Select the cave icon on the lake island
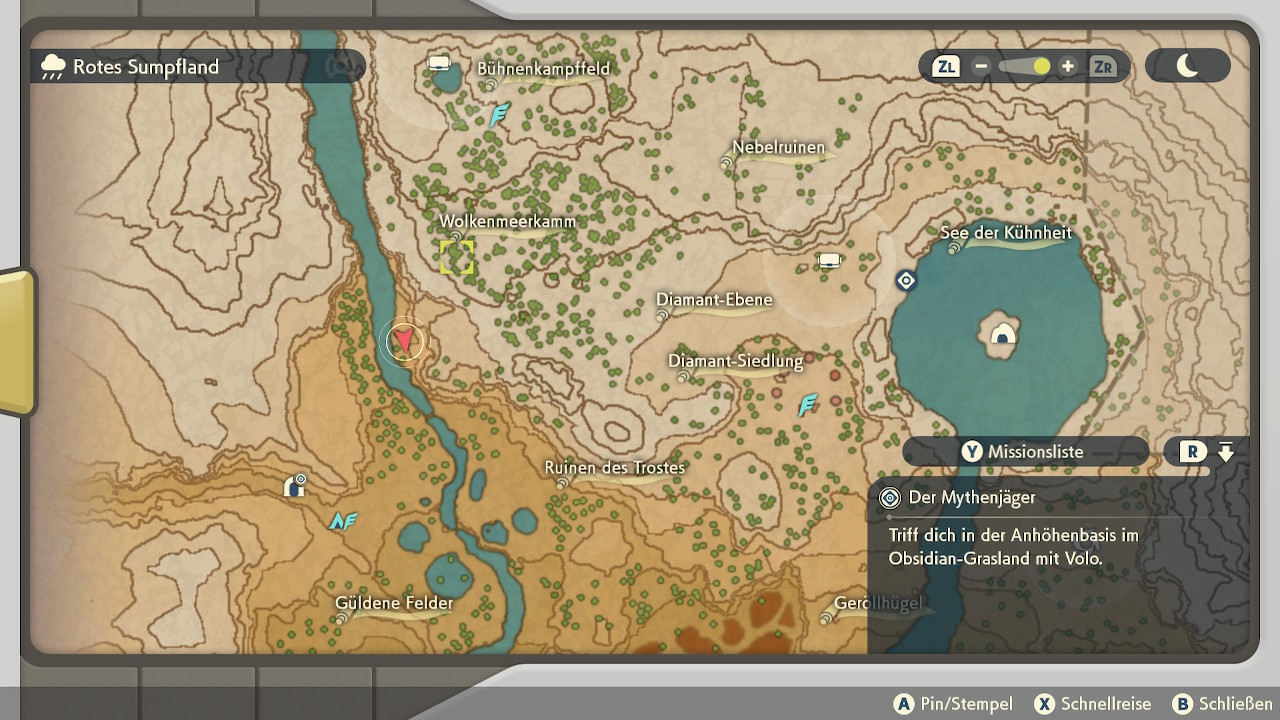 point(1002,336)
